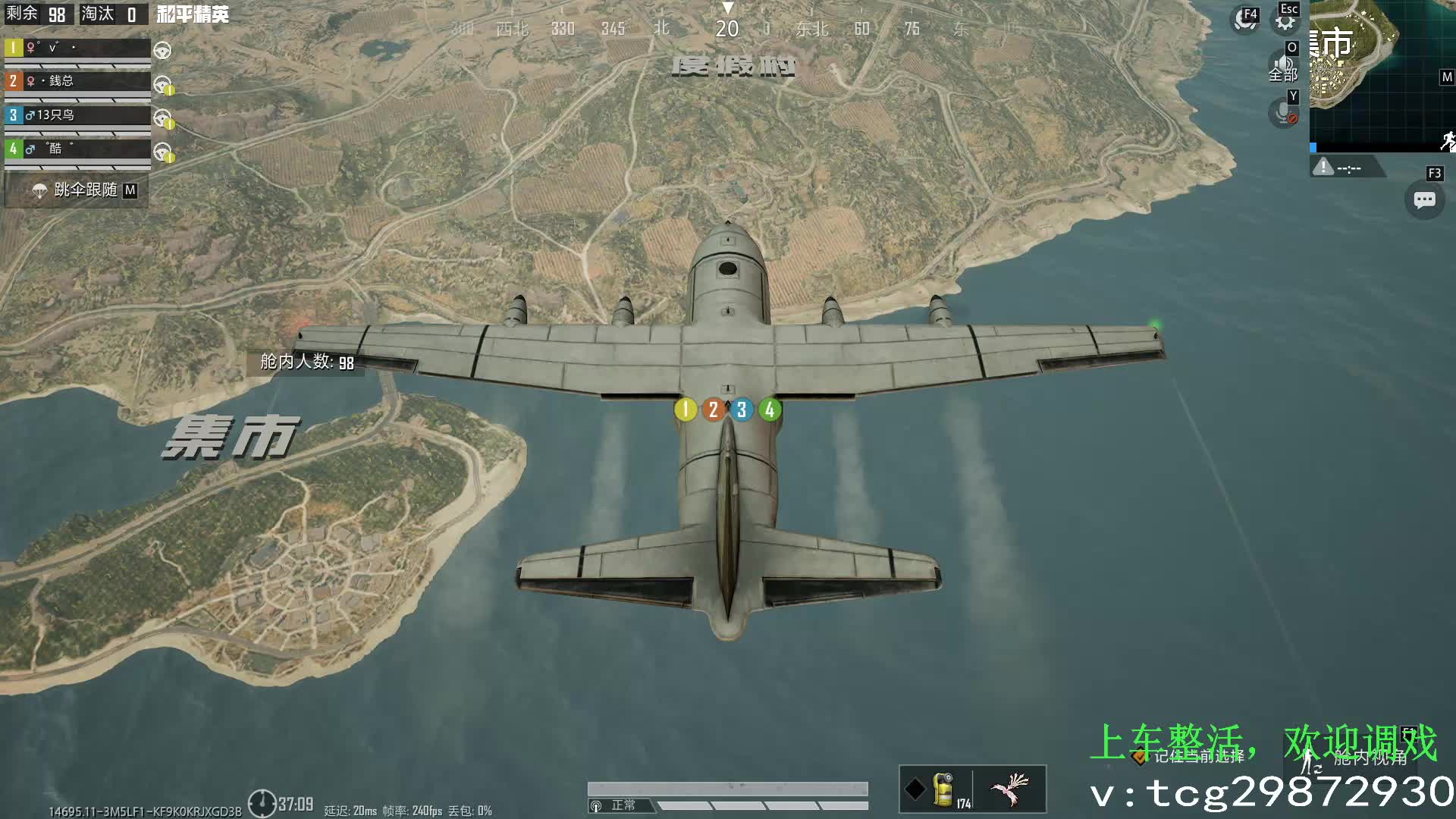1456x819 pixels.
Task: Open the chat speech bubble button
Action: (x=1424, y=200)
